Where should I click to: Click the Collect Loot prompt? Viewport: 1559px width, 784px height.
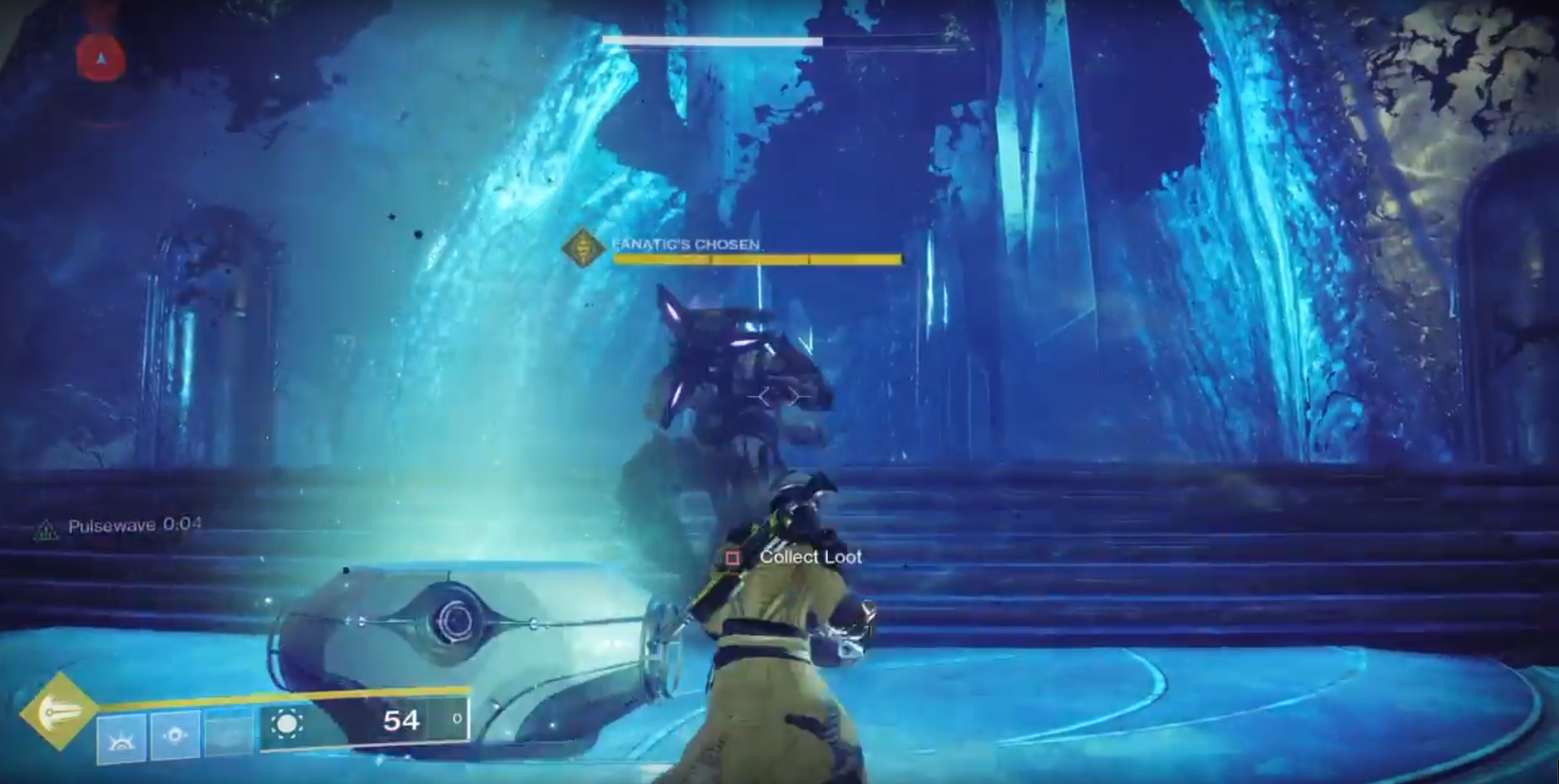click(x=810, y=557)
